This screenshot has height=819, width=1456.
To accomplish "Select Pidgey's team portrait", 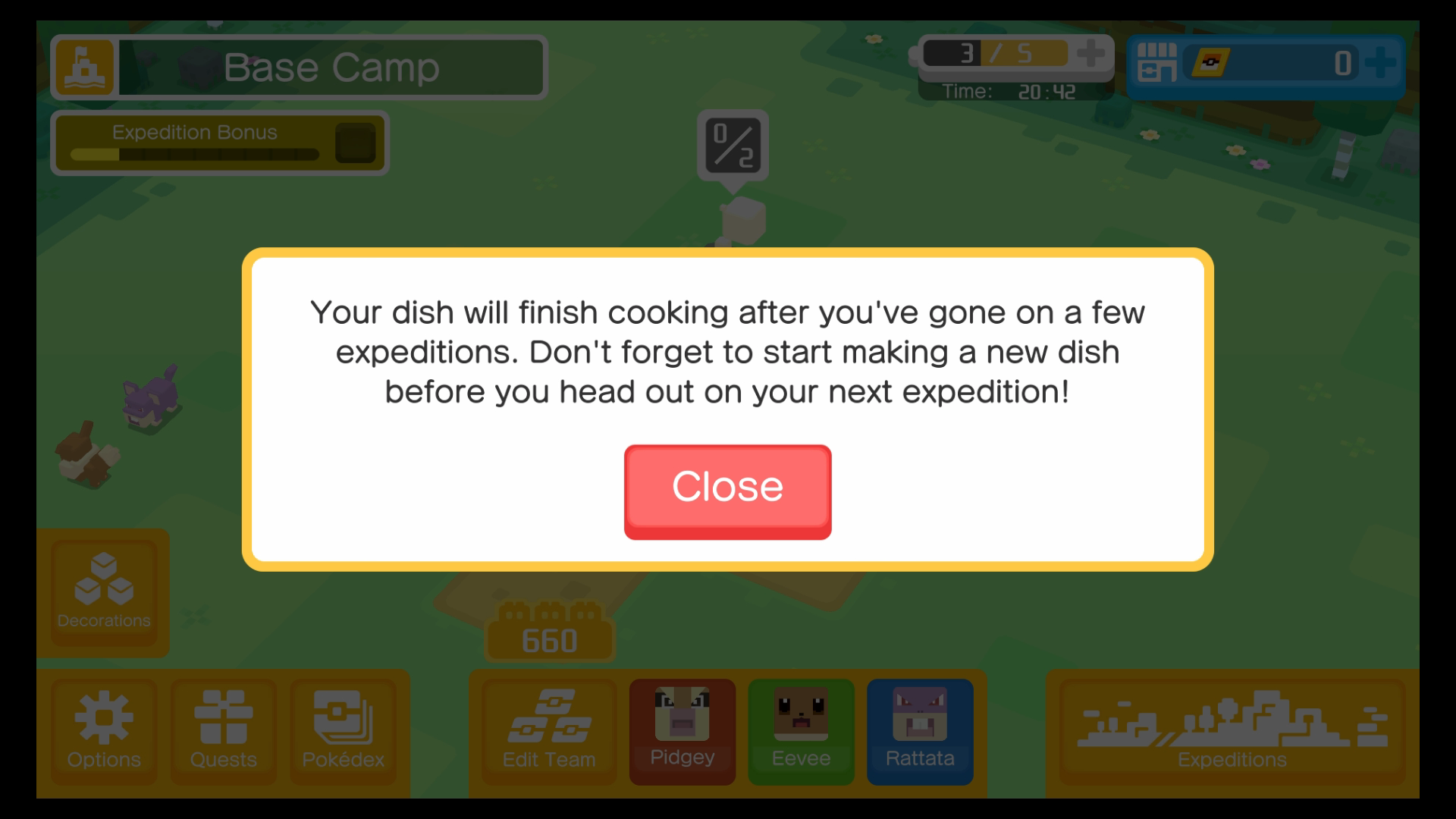I will click(x=682, y=730).
